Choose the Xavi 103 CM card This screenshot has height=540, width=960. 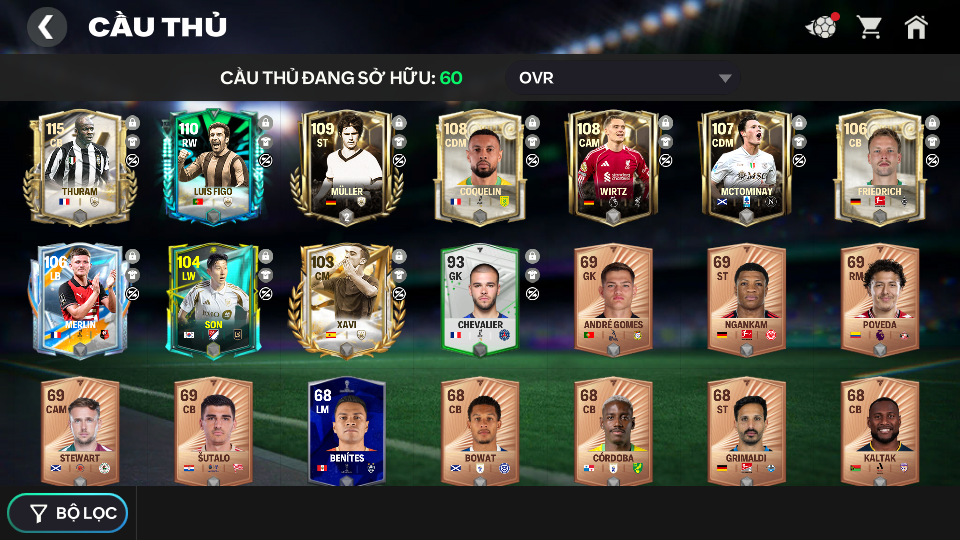point(346,298)
